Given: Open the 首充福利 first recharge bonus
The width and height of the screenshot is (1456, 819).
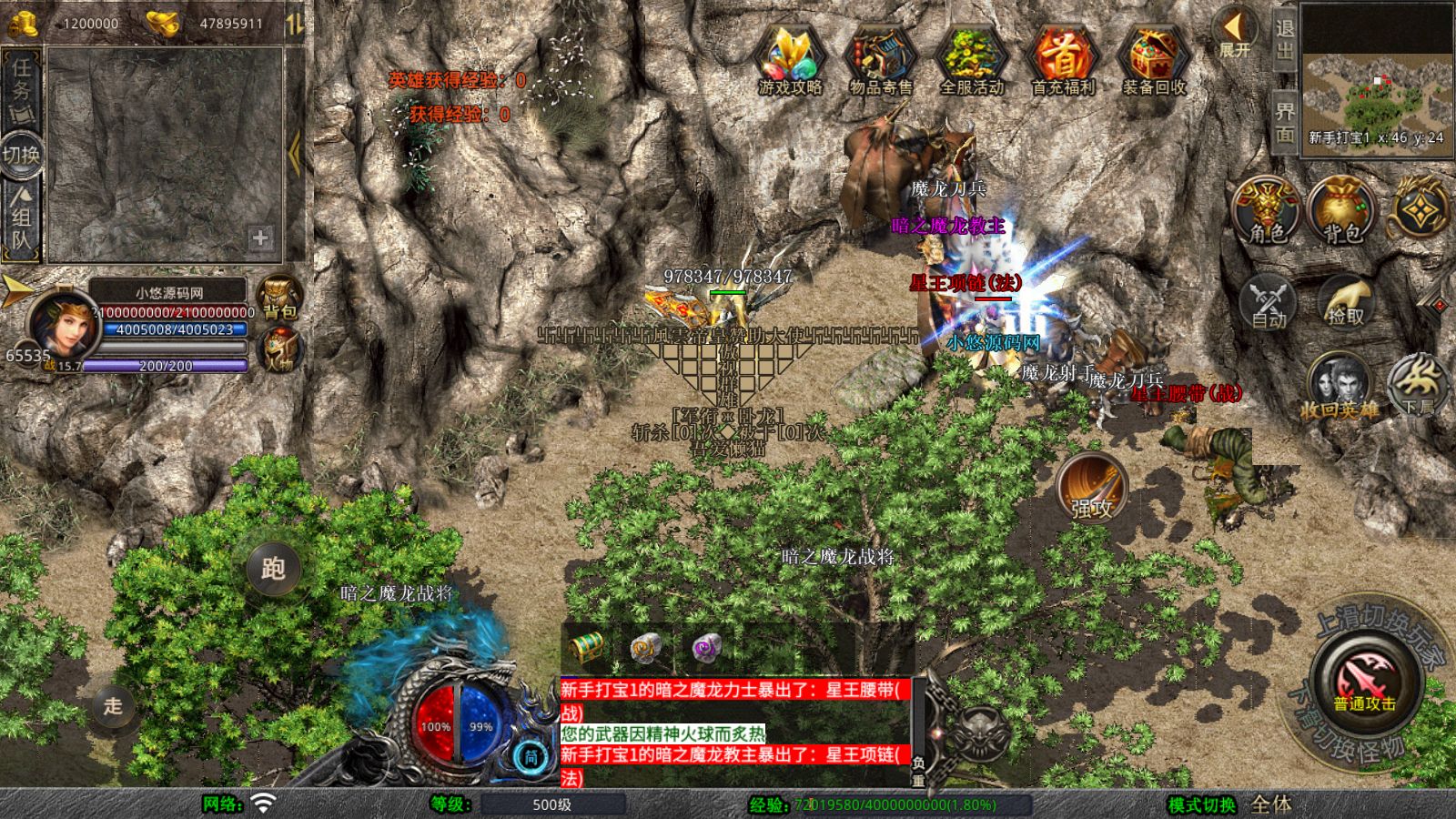Looking at the screenshot, I should coord(1063,59).
